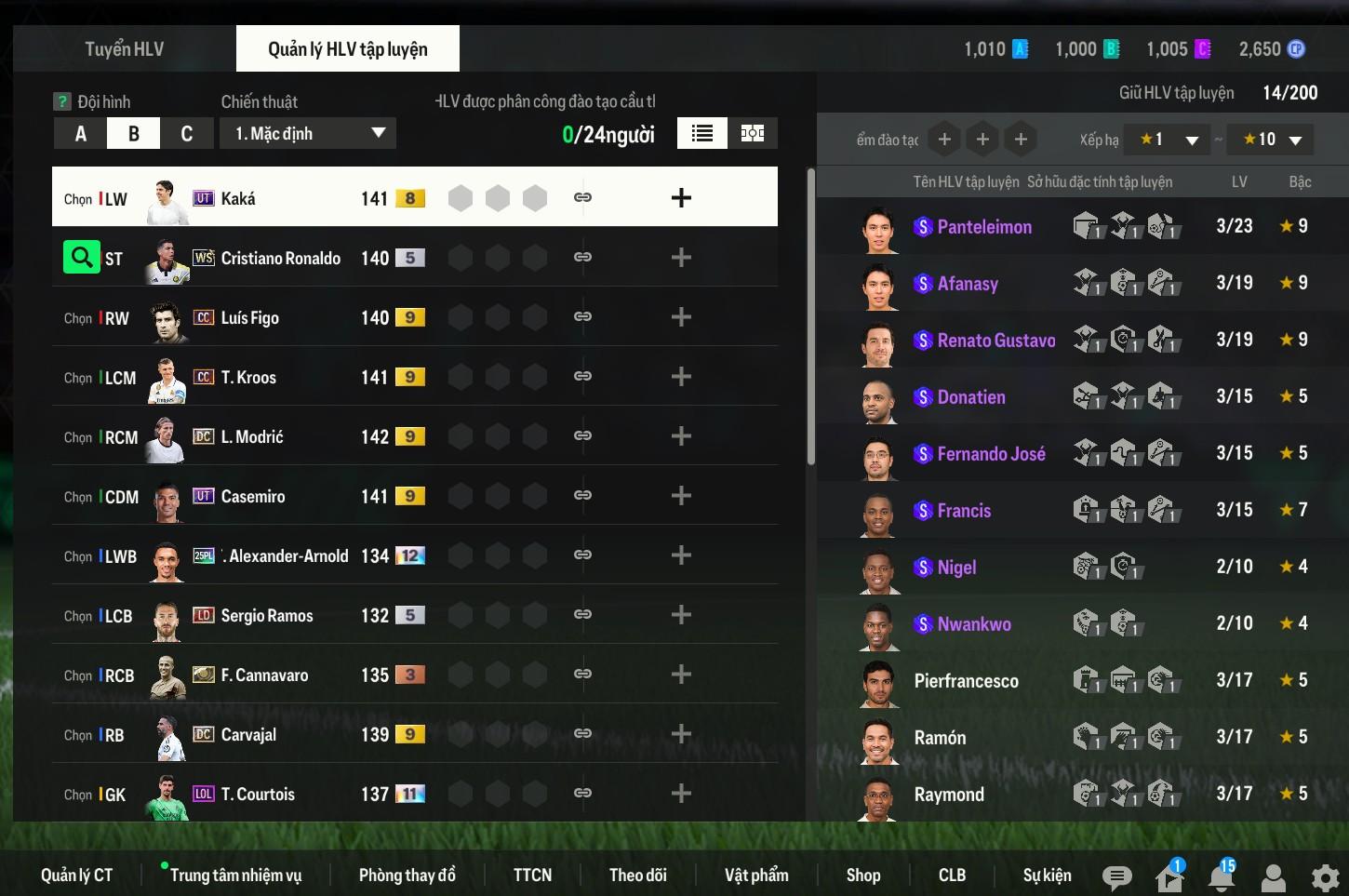Open the minimum star rank dropdown

pos(1167,140)
